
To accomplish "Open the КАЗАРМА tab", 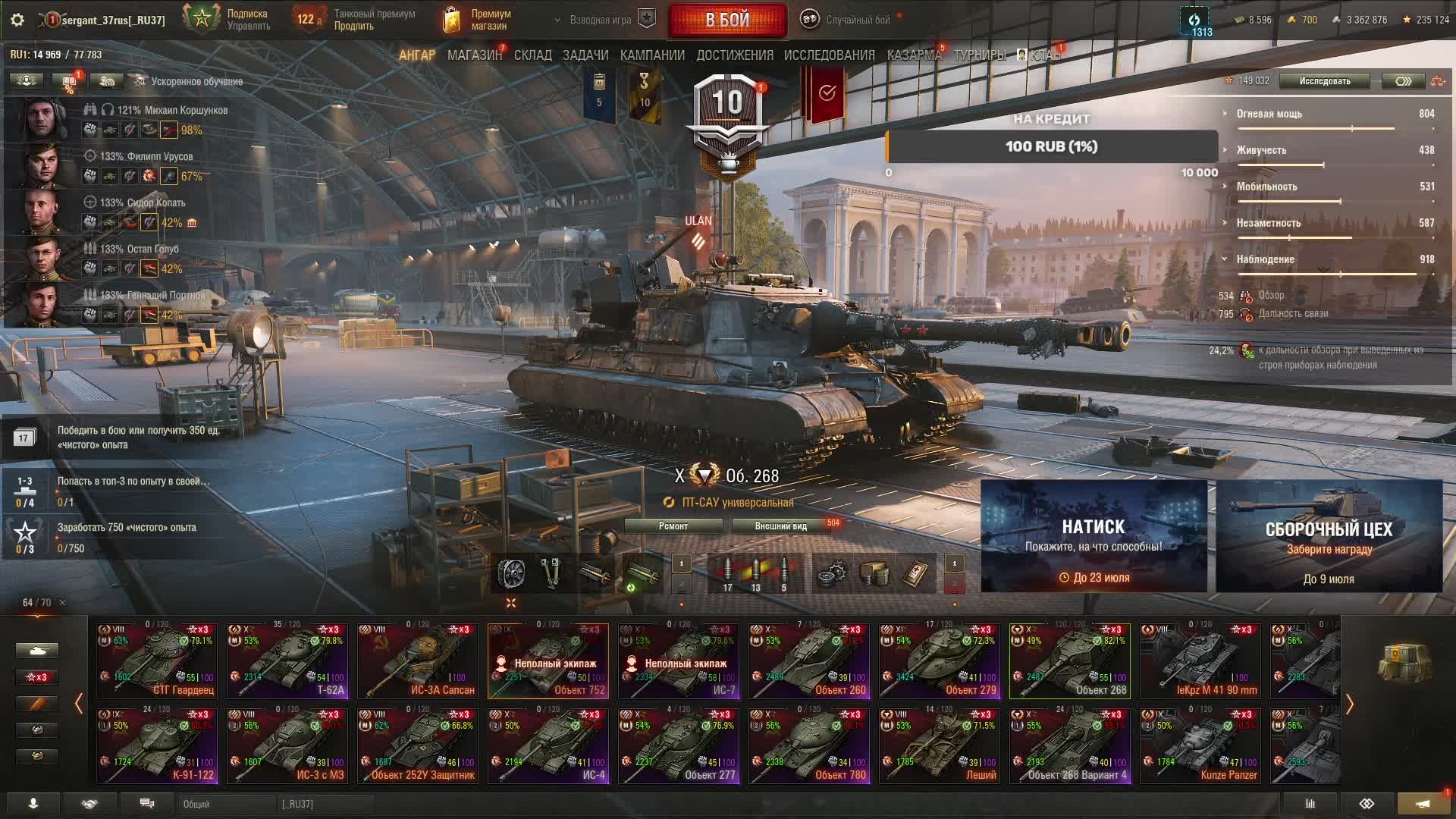I will (x=913, y=55).
